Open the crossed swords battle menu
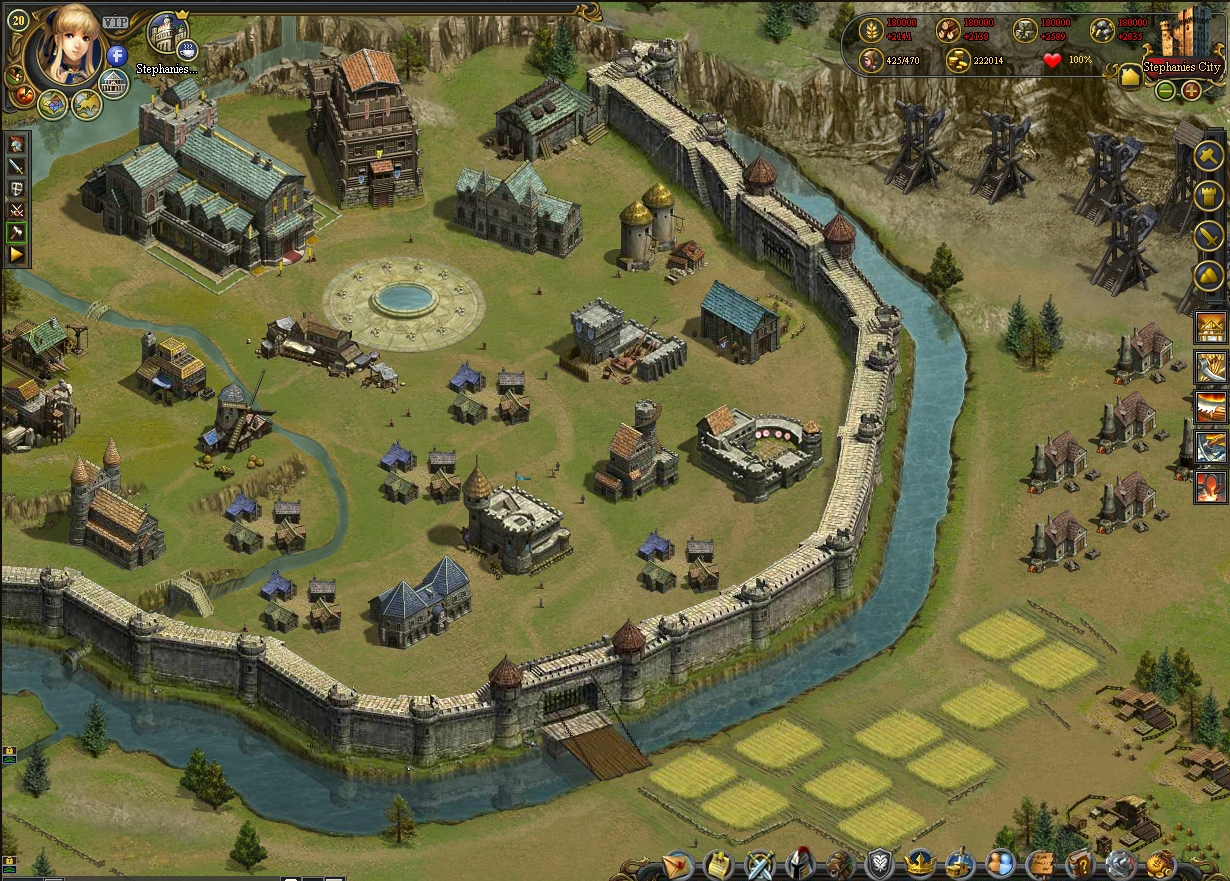 [759, 863]
